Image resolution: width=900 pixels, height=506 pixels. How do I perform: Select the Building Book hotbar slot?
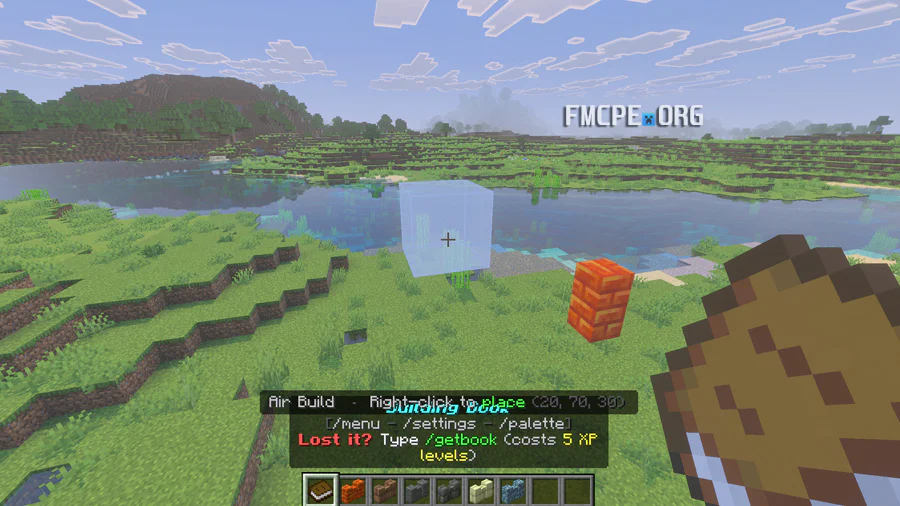322,491
